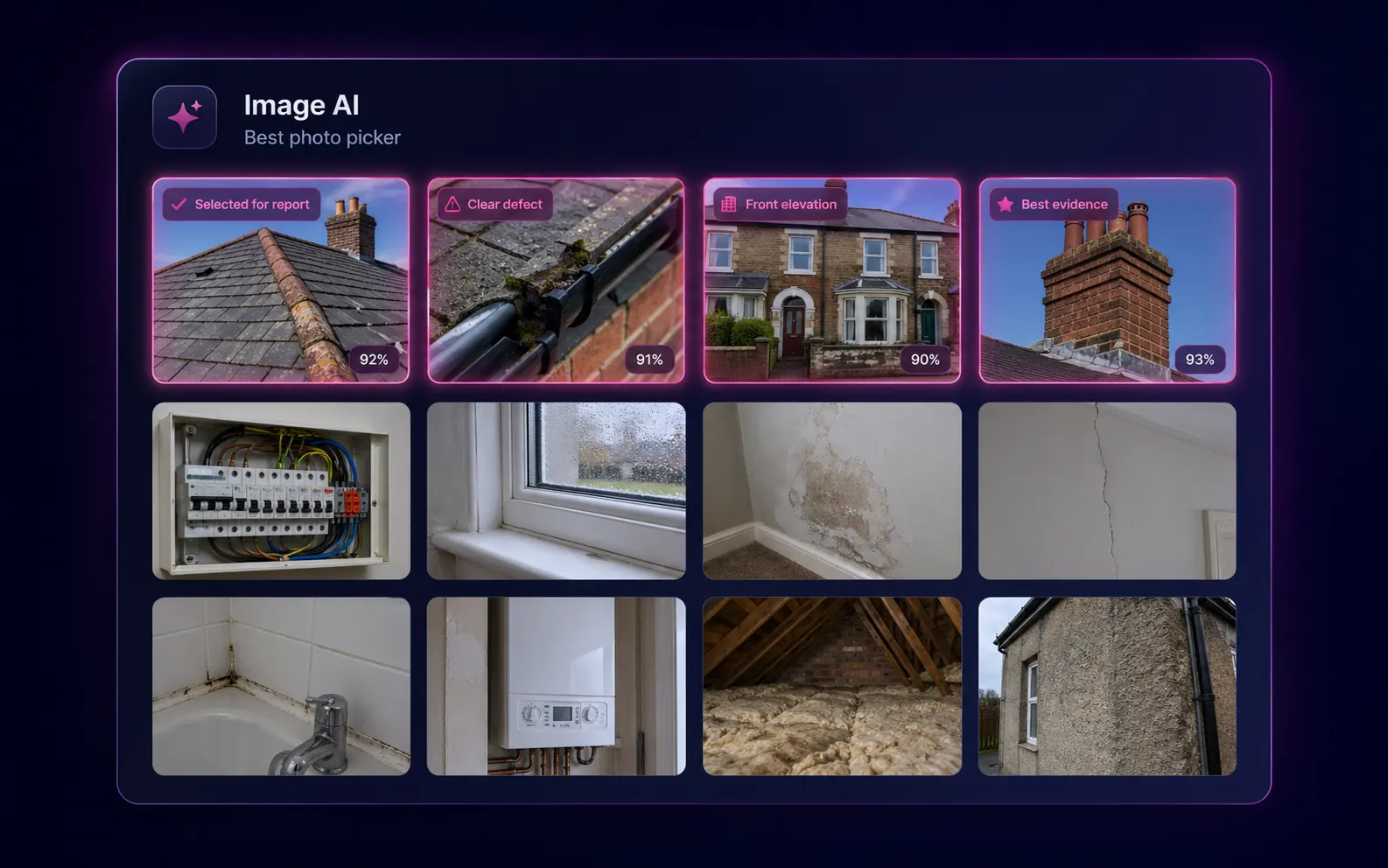Screen dimensions: 1388x868
Task: Switch to the Clear defect photo card
Action: click(556, 280)
